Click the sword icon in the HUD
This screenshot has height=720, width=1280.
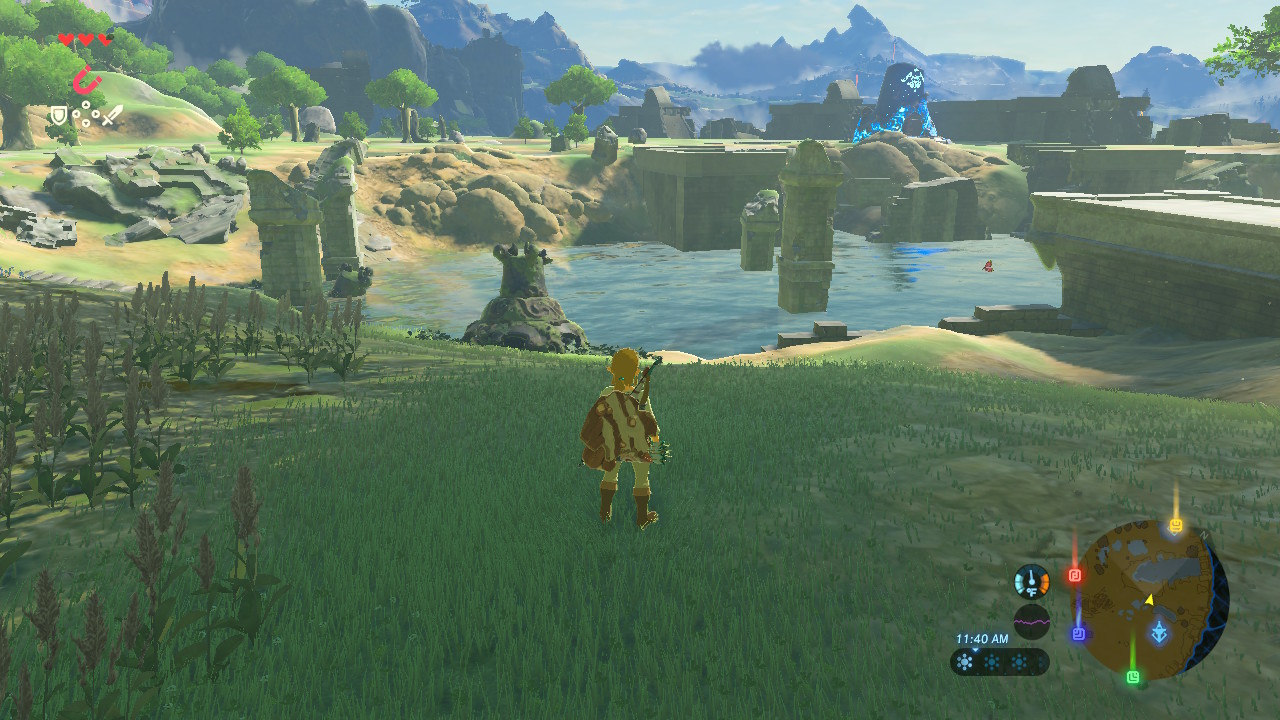pyautogui.click(x=112, y=115)
